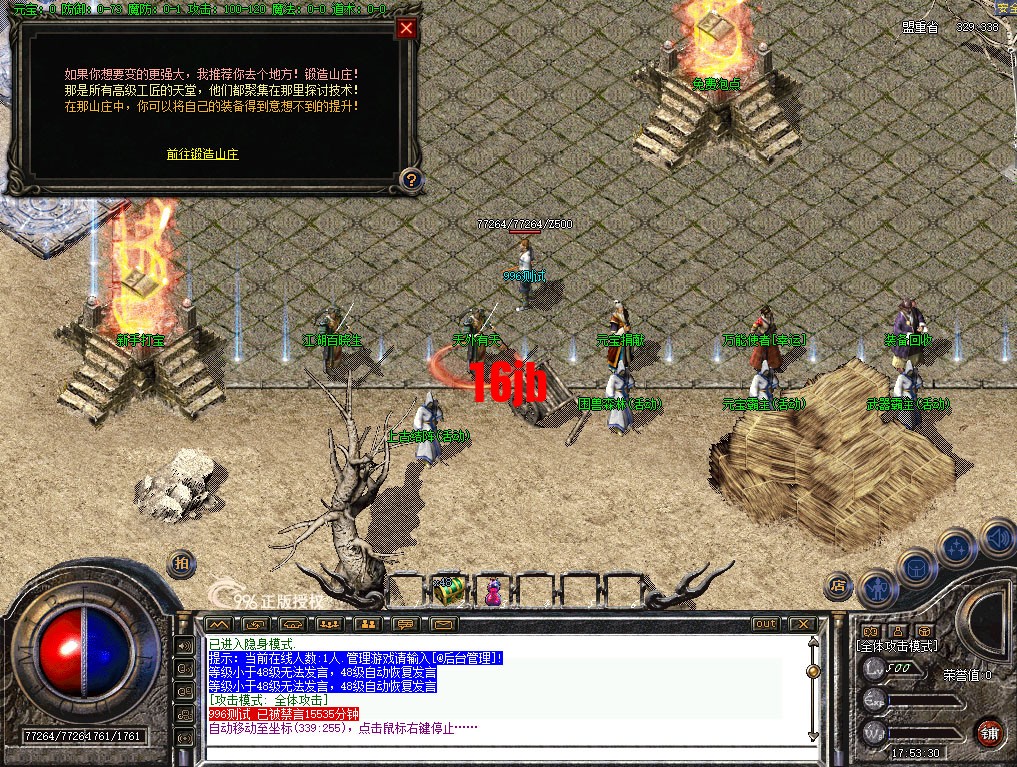Open the character figure panel
The width and height of the screenshot is (1017, 767).
pyautogui.click(x=878, y=587)
